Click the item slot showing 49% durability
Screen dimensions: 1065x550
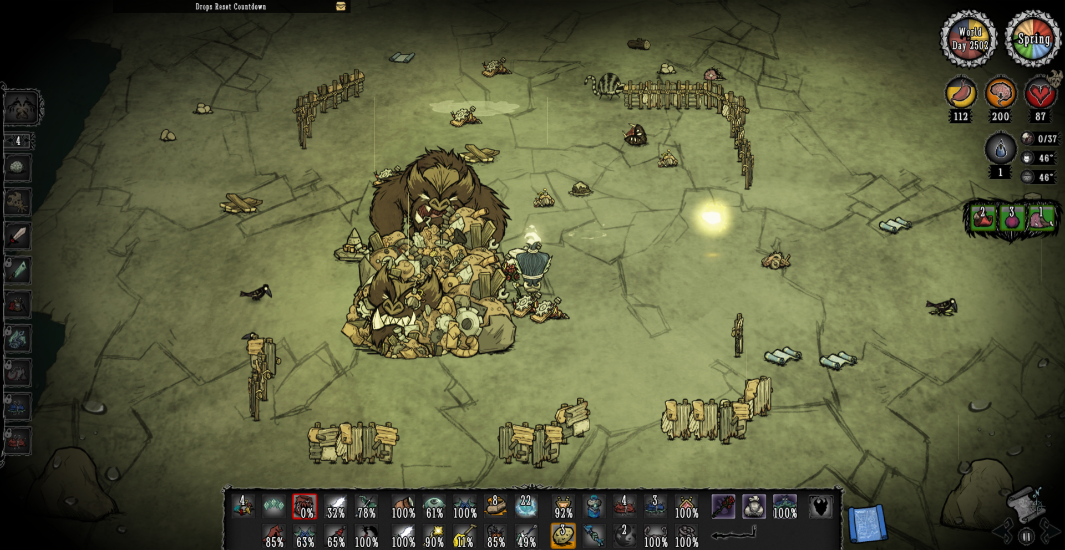tap(527, 536)
